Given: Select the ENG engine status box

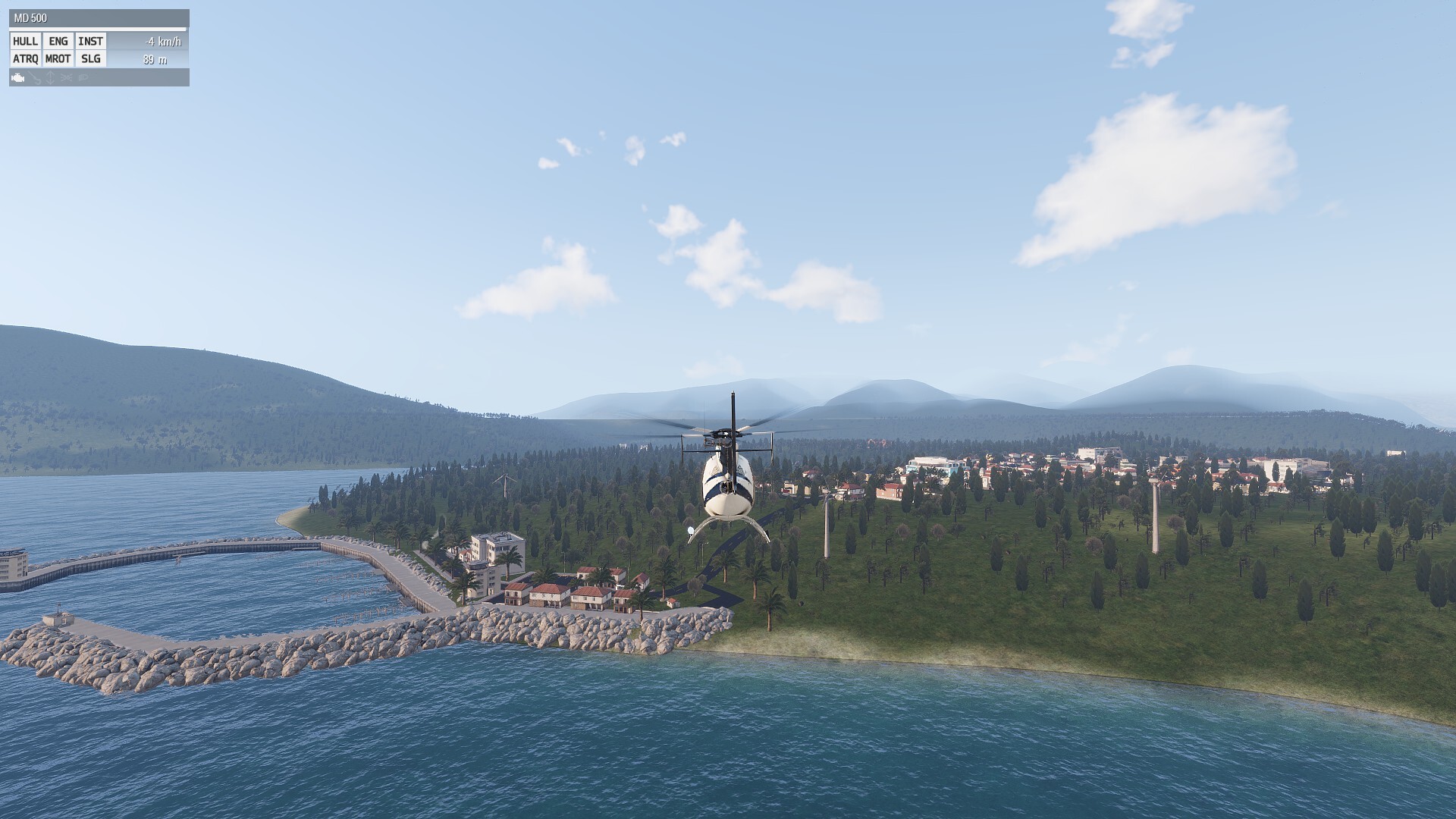Looking at the screenshot, I should 58,42.
